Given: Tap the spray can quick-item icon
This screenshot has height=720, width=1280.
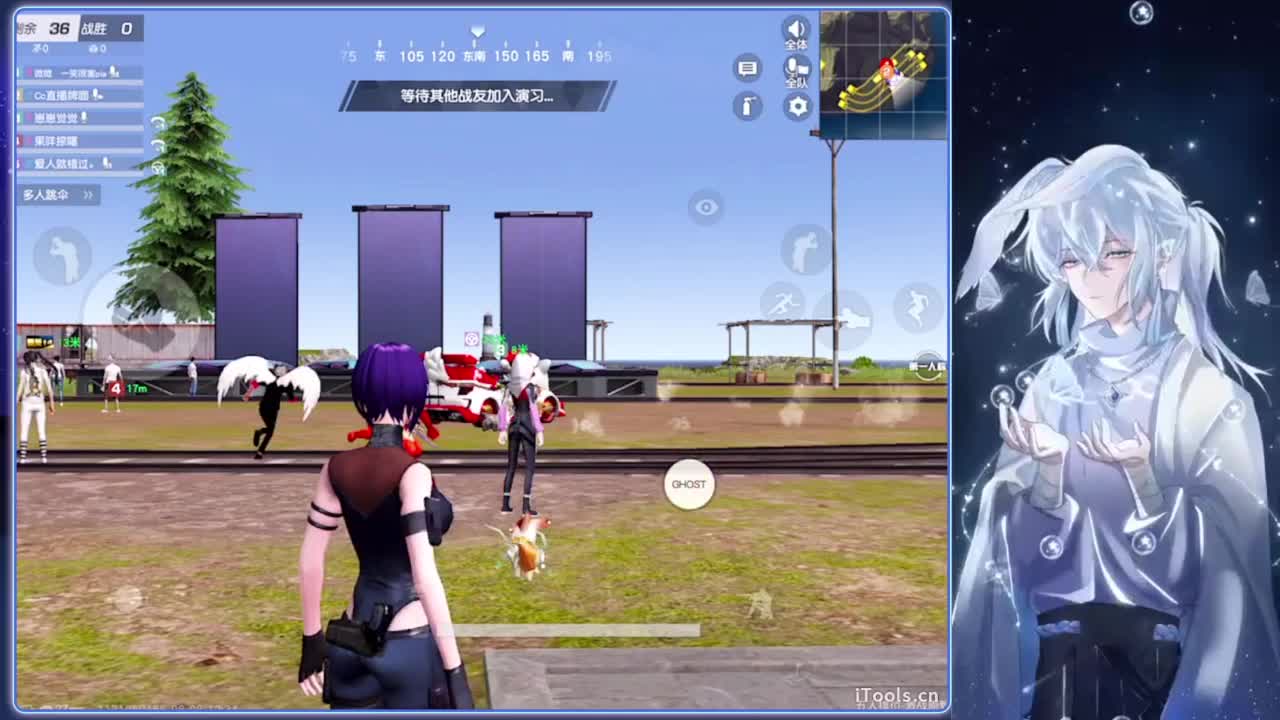Looking at the screenshot, I should tap(747, 106).
